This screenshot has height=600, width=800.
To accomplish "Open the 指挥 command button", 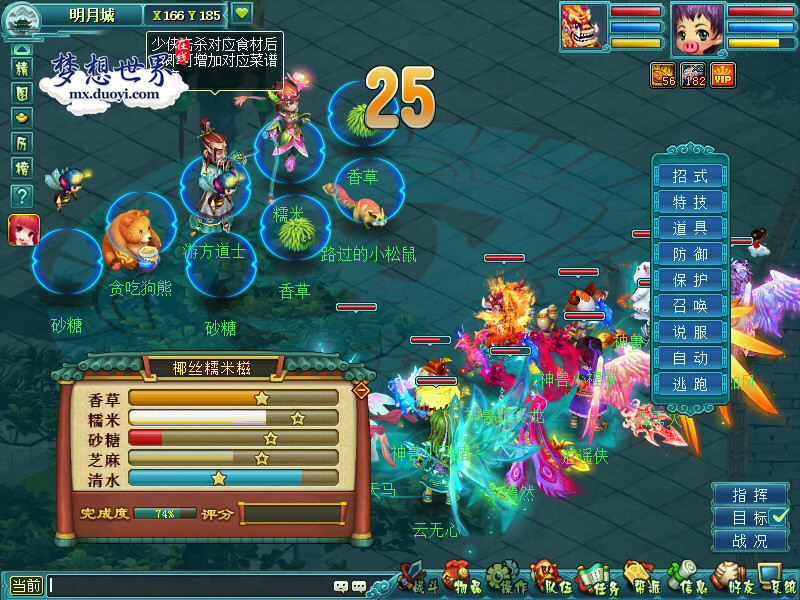I will click(x=750, y=495).
